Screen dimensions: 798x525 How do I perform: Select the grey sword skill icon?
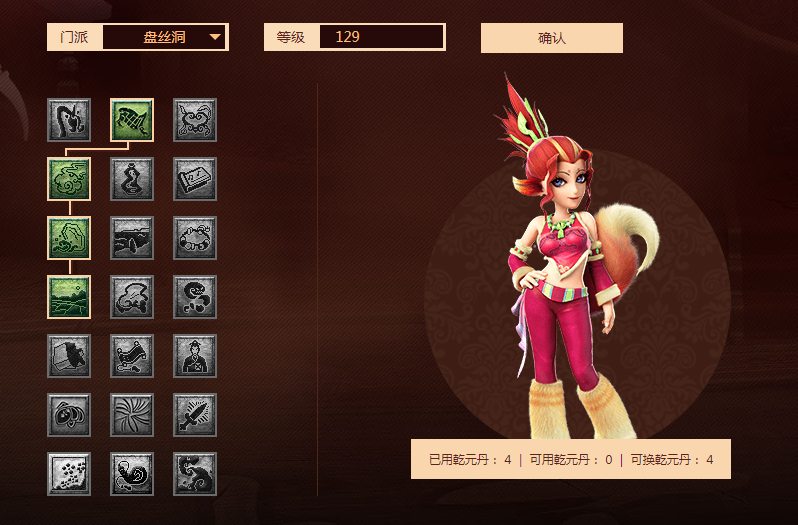195,415
